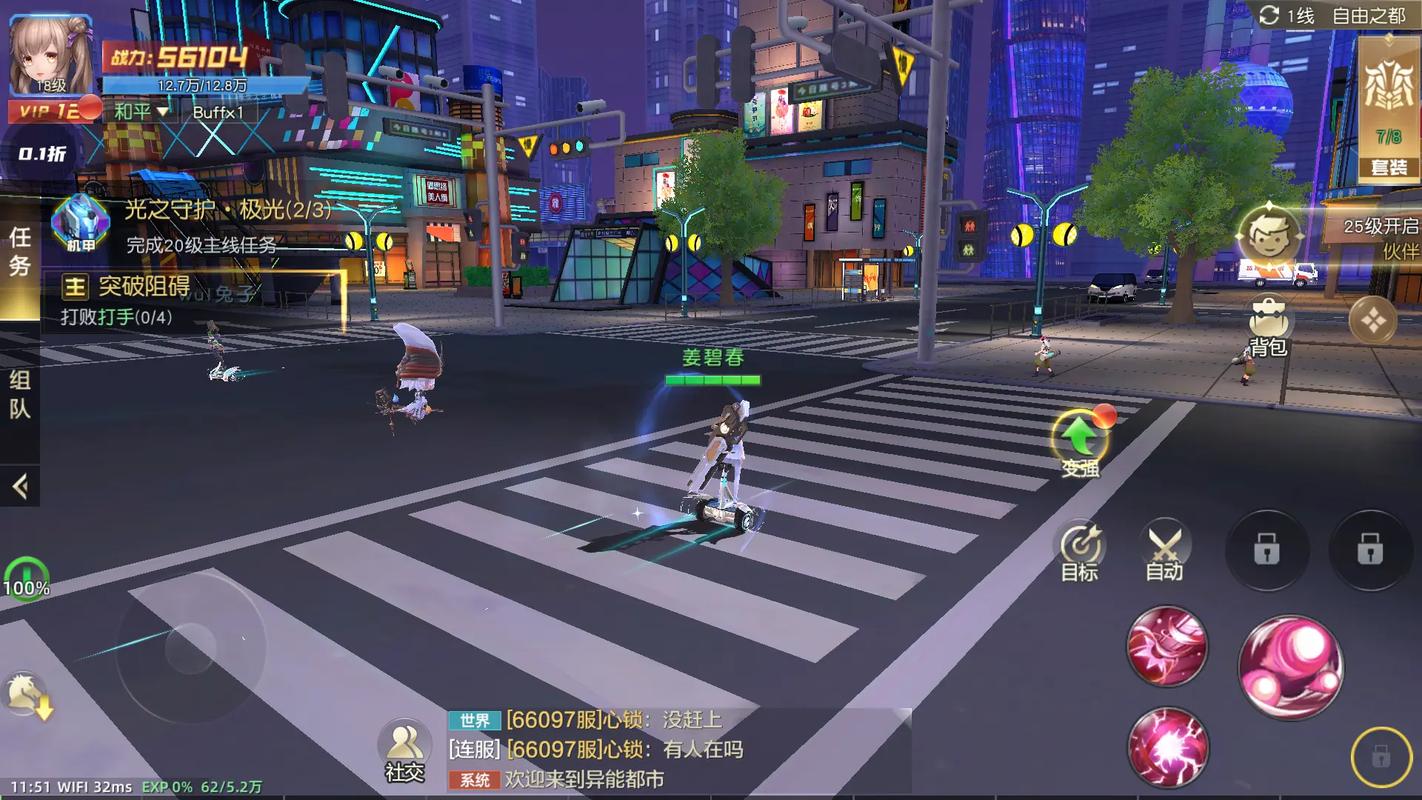Screen dimensions: 1422x800
Task: Open the 伙伴 companion icon
Action: pyautogui.click(x=1270, y=238)
